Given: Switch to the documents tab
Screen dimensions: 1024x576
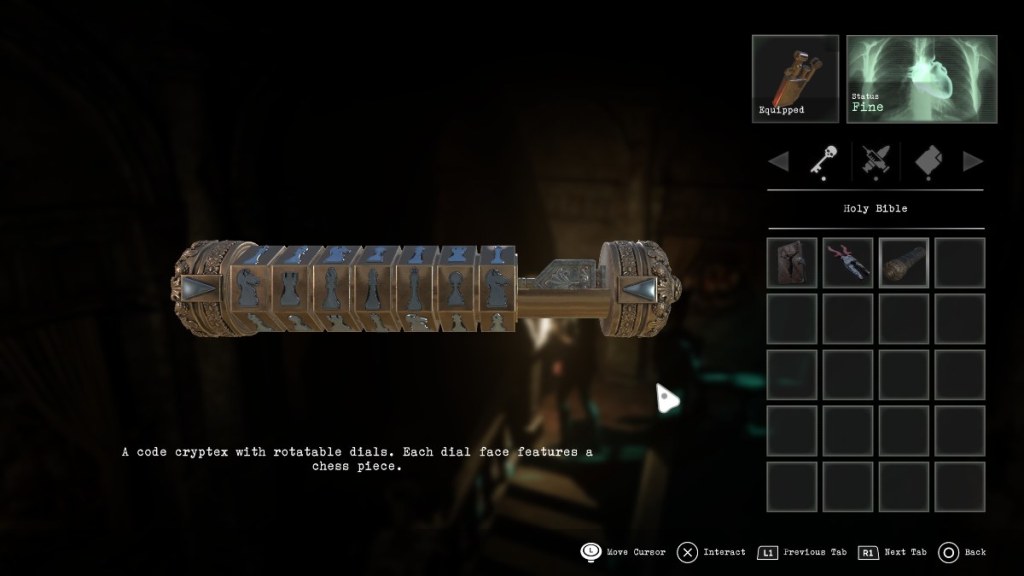Looking at the screenshot, I should point(926,161).
